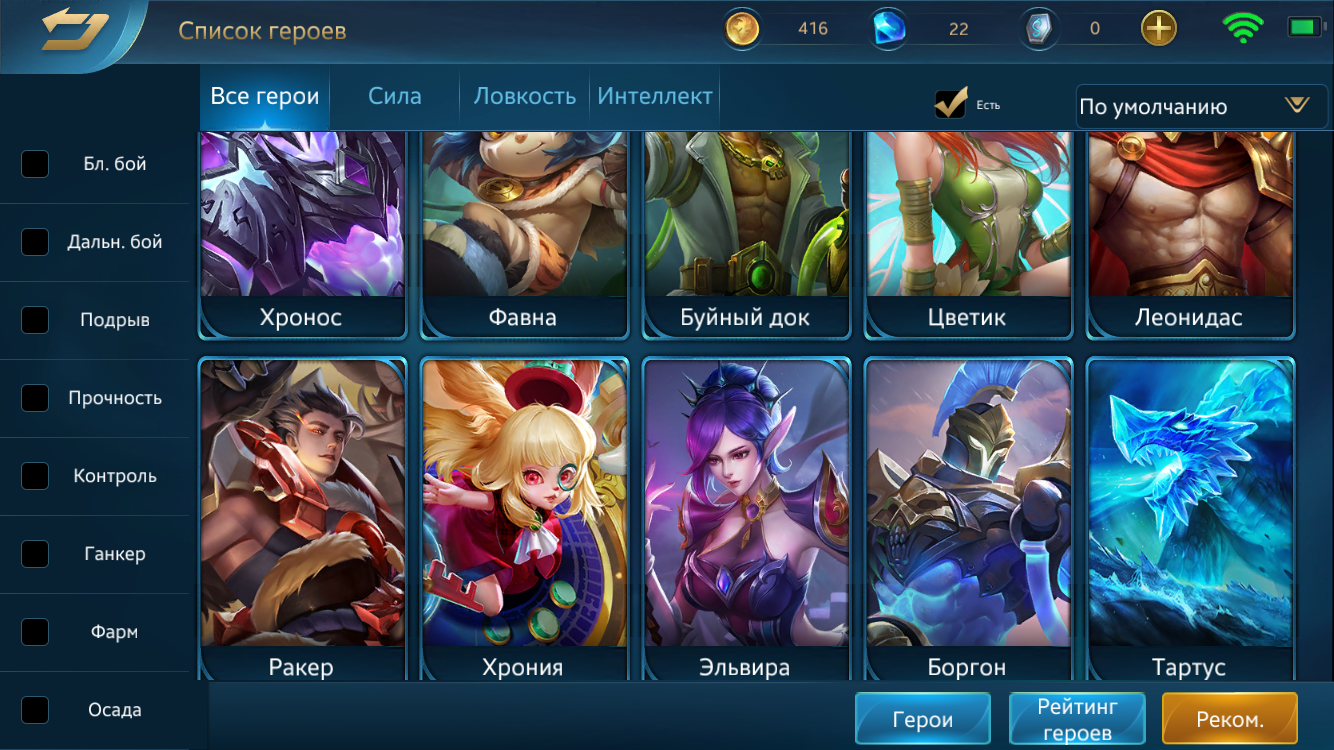Screen dimensions: 1334x750
Task: Switch to the Сила tab
Action: pyautogui.click(x=394, y=96)
